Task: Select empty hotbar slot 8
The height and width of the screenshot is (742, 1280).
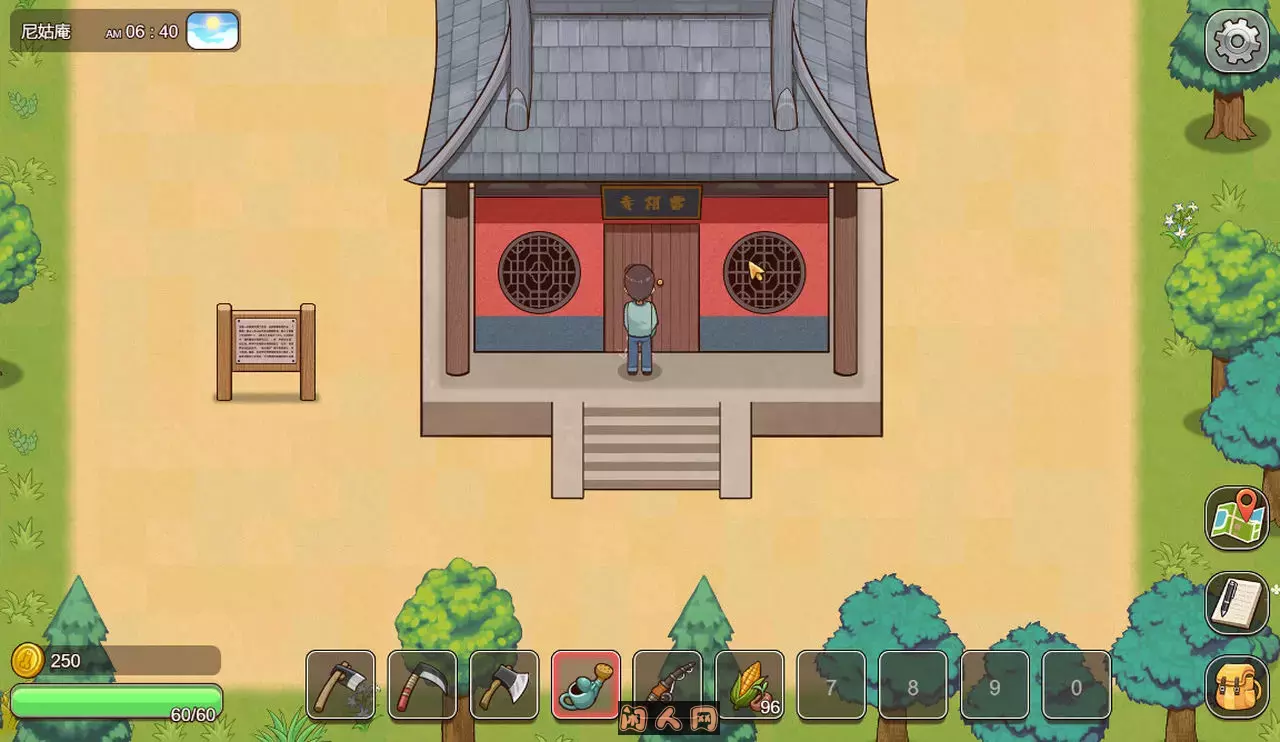Action: 913,686
